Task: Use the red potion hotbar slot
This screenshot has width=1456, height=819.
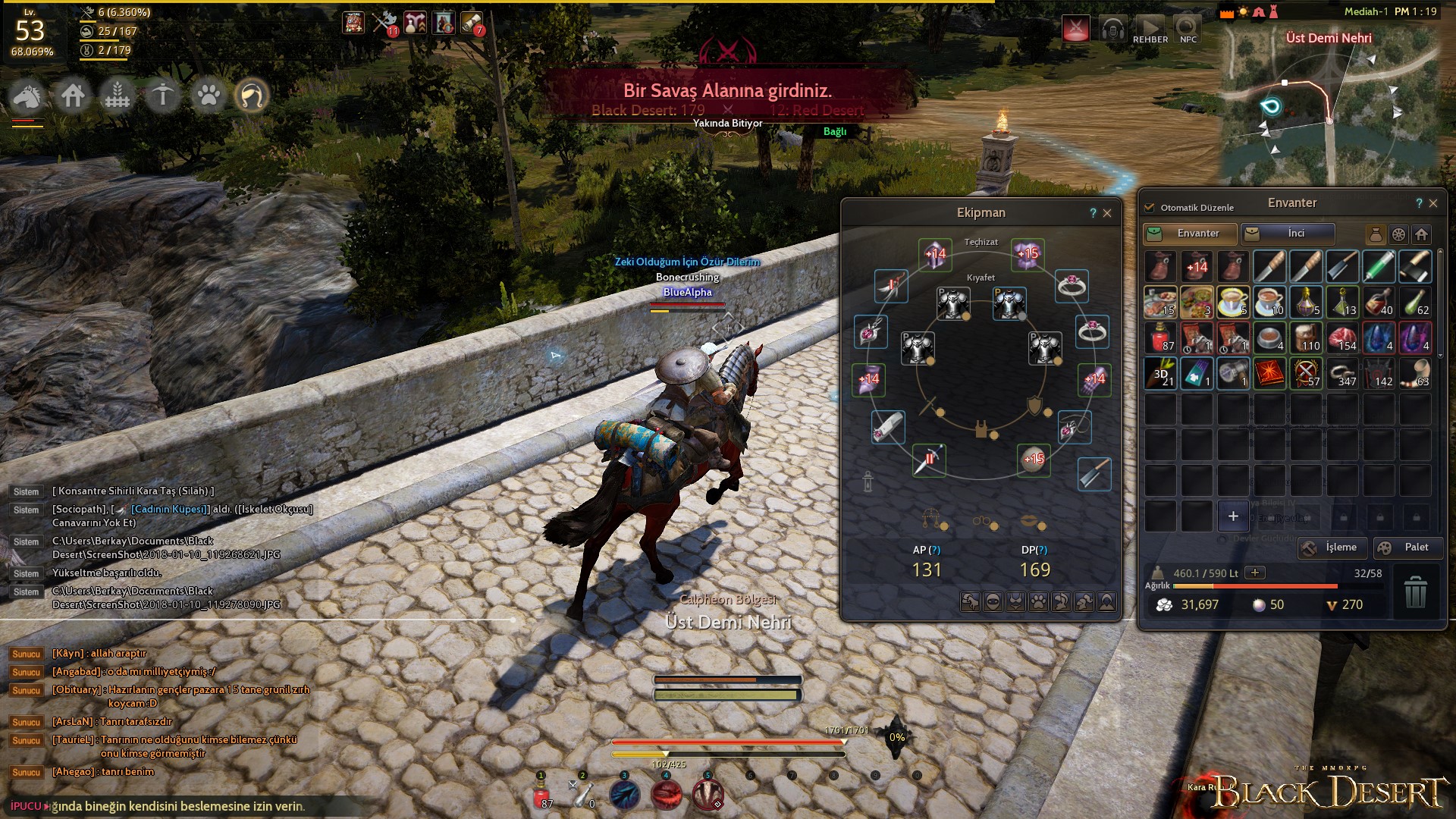Action: [541, 795]
